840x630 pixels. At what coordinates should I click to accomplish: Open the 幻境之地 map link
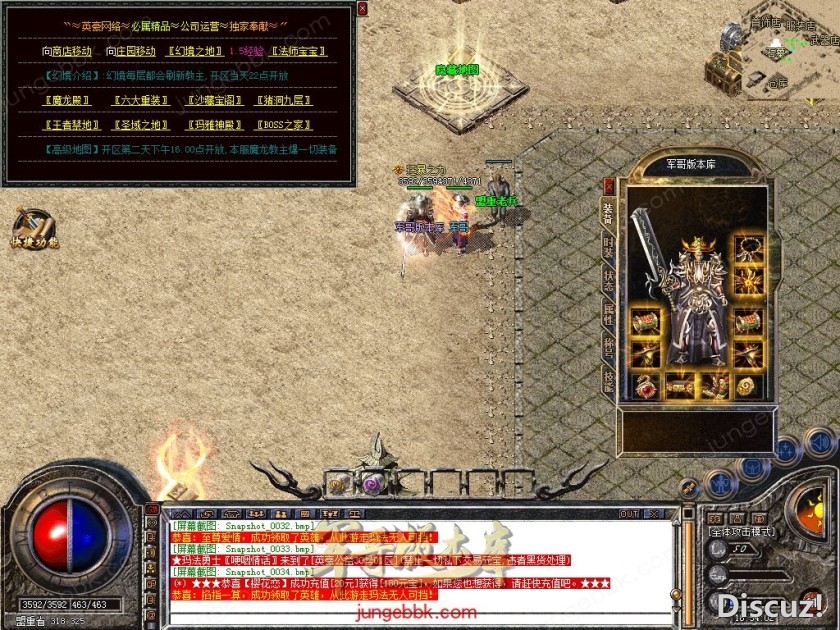coord(193,51)
